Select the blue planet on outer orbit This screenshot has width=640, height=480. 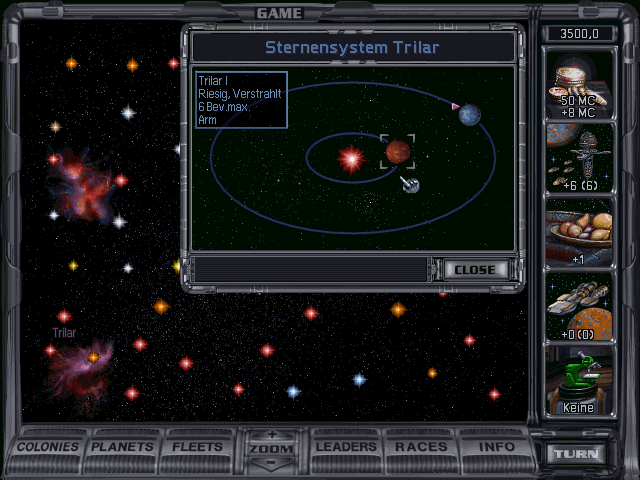tap(470, 115)
